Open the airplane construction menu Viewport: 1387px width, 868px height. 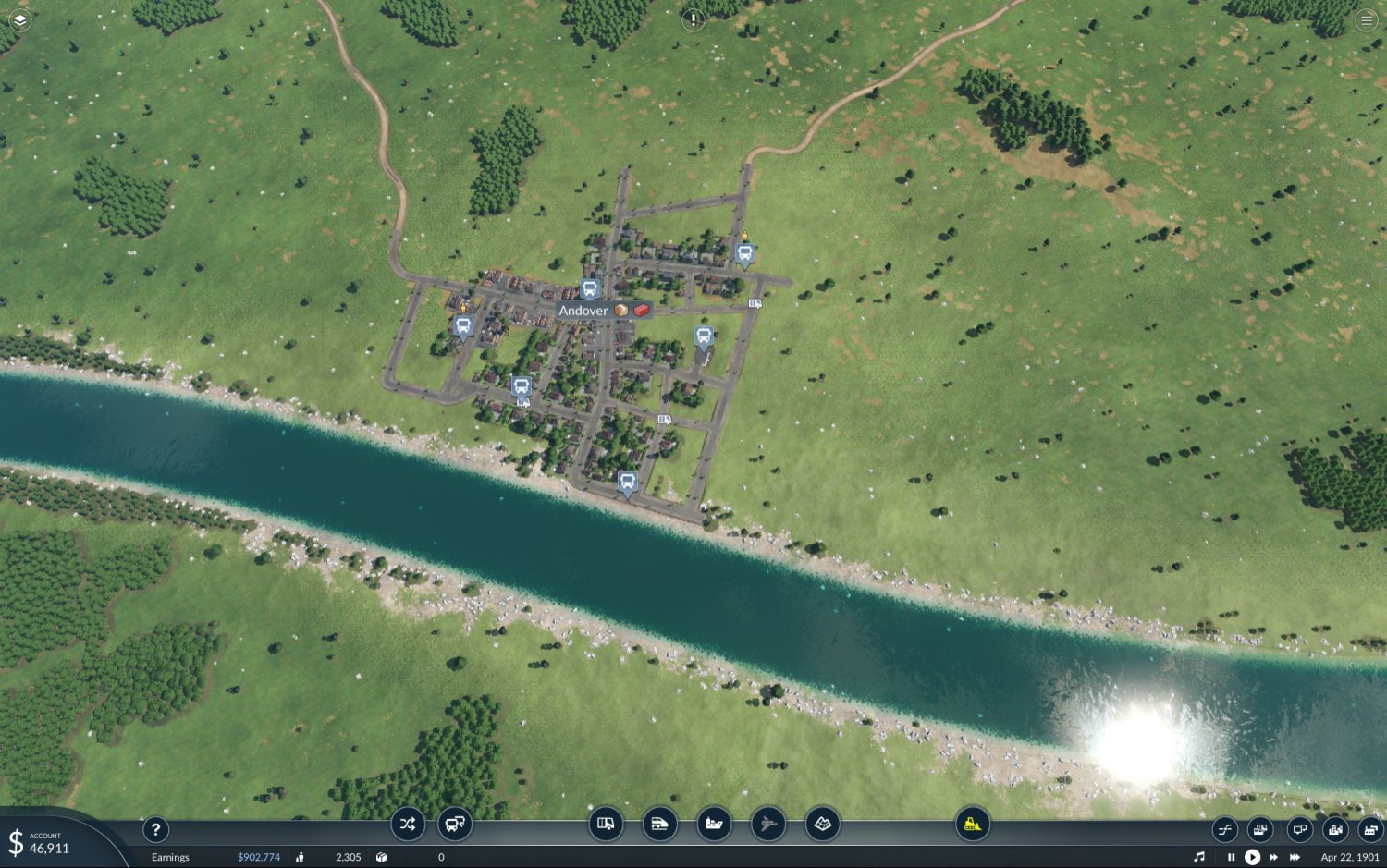pos(767,824)
